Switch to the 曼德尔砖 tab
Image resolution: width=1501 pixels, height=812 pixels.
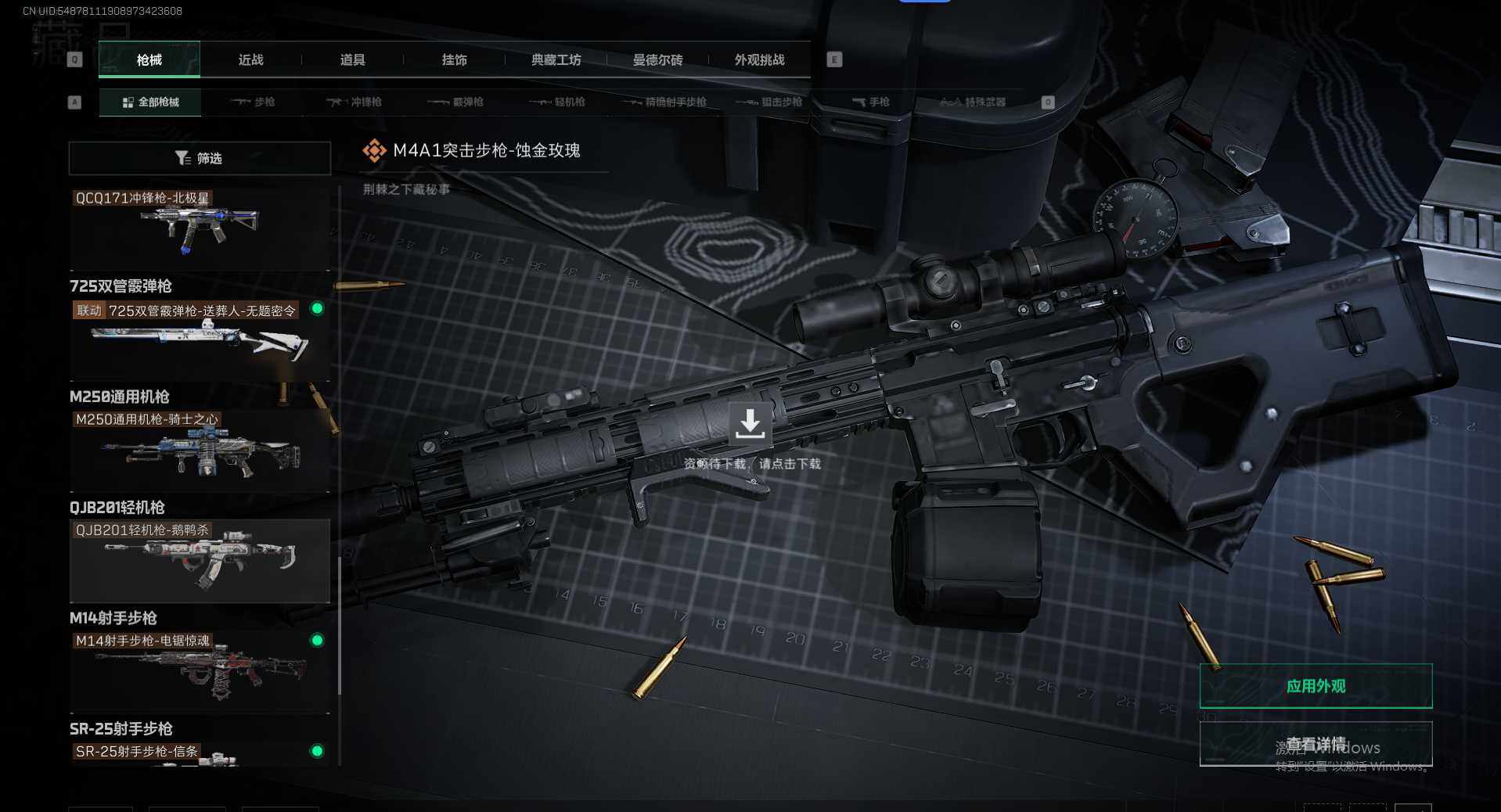657,60
